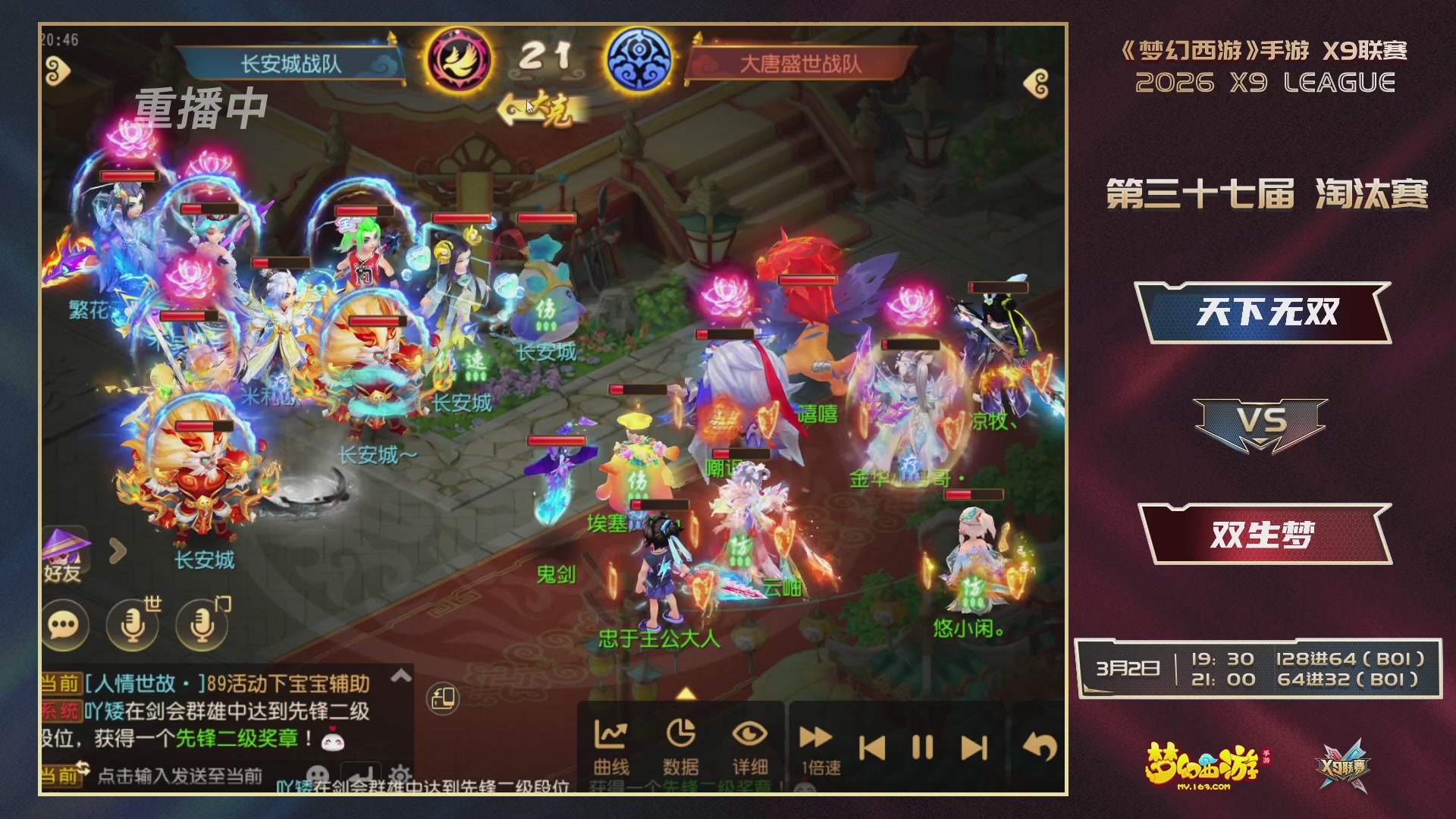Collapse the chat log with the up chevron
The width and height of the screenshot is (1456, 819).
(x=400, y=677)
